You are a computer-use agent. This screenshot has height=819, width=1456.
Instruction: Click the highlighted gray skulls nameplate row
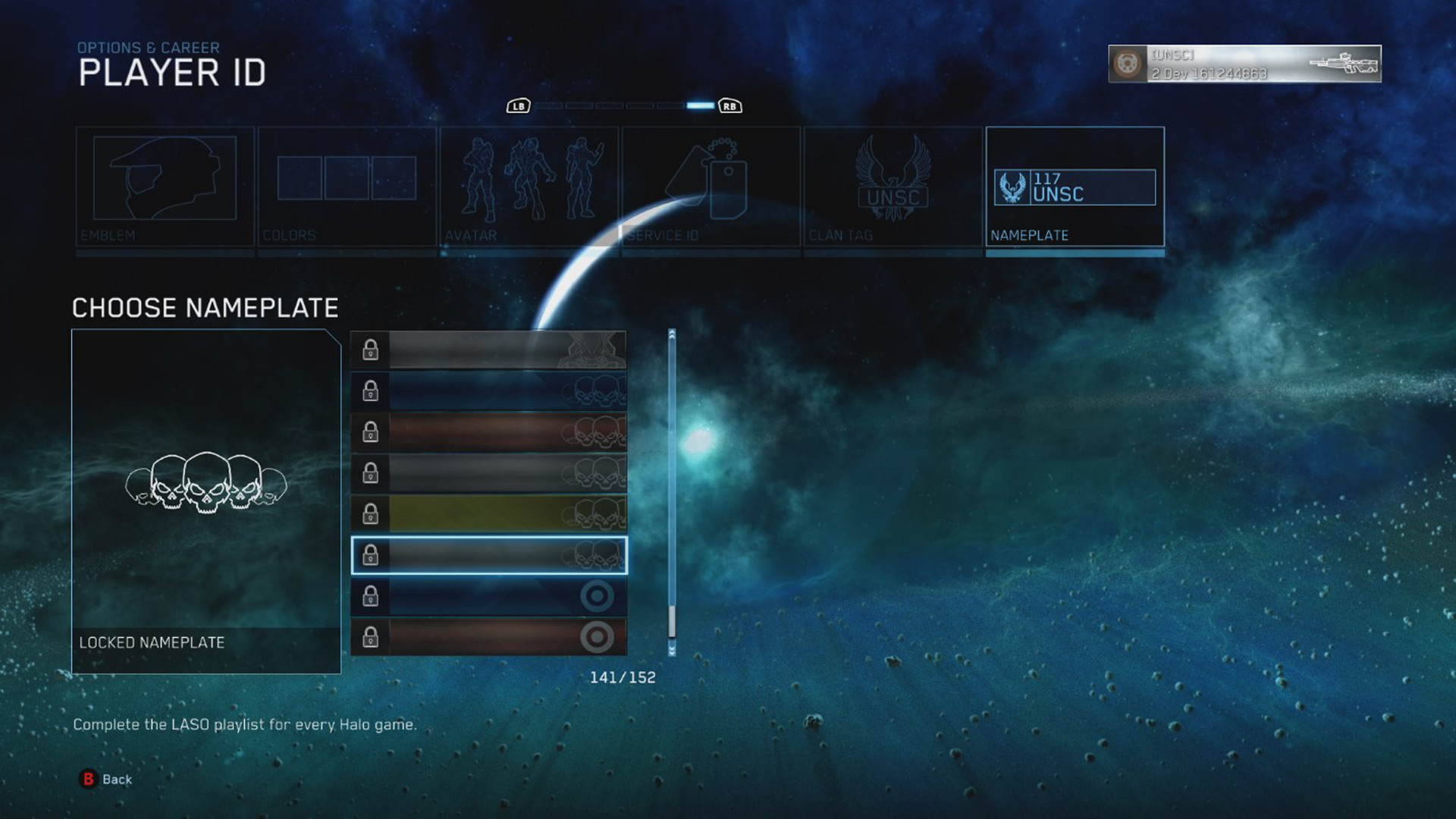489,555
